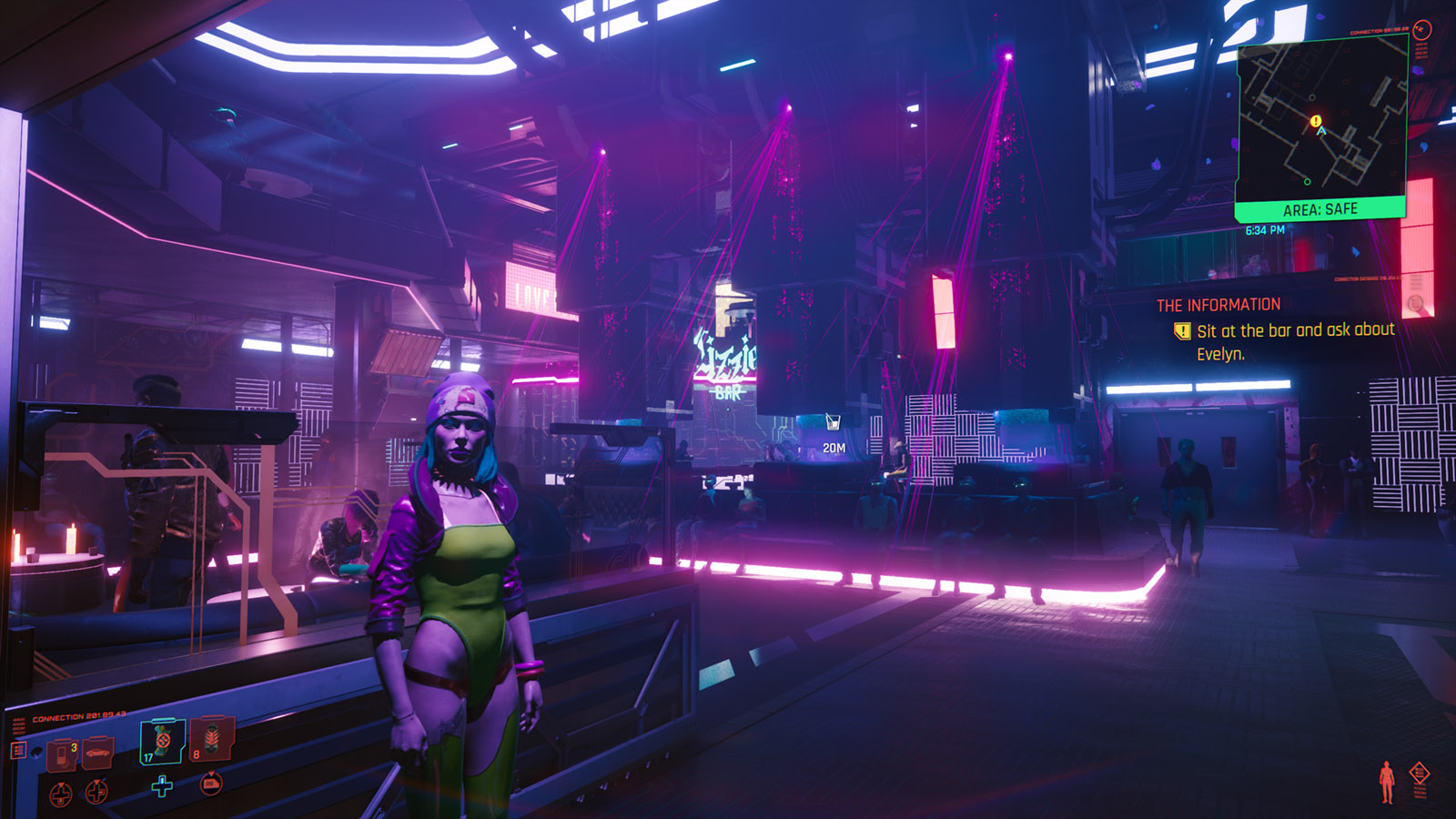The height and width of the screenshot is (819, 1456).
Task: Open The Information quest tracker
Action: [x=1218, y=305]
